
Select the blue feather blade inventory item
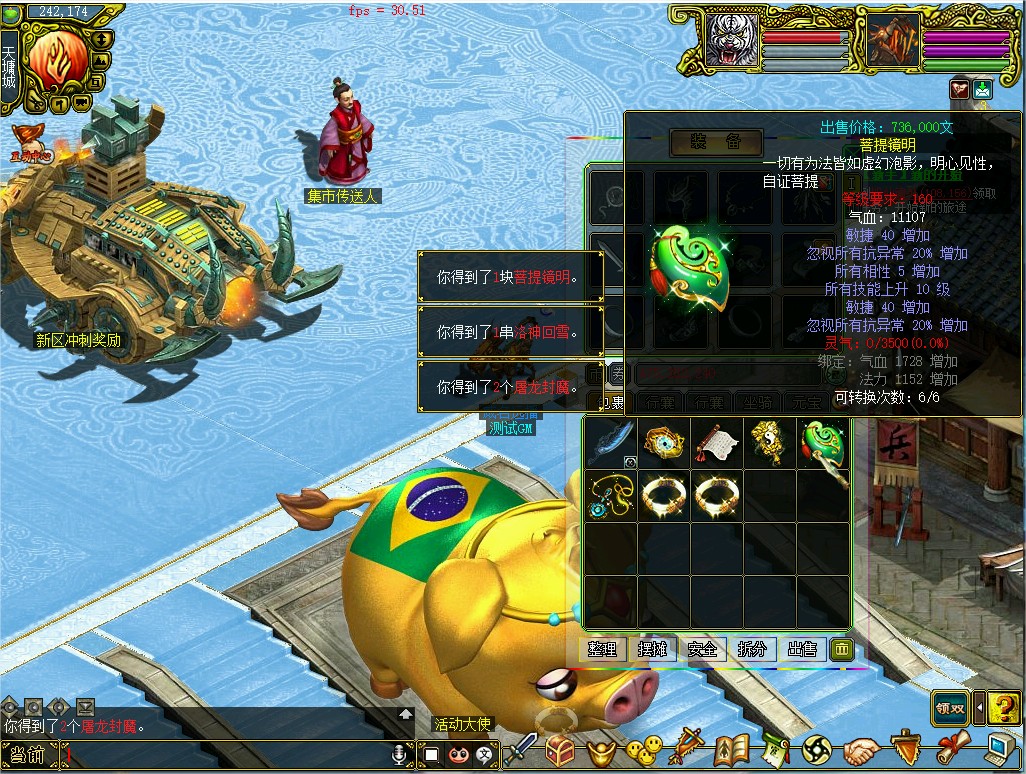610,442
